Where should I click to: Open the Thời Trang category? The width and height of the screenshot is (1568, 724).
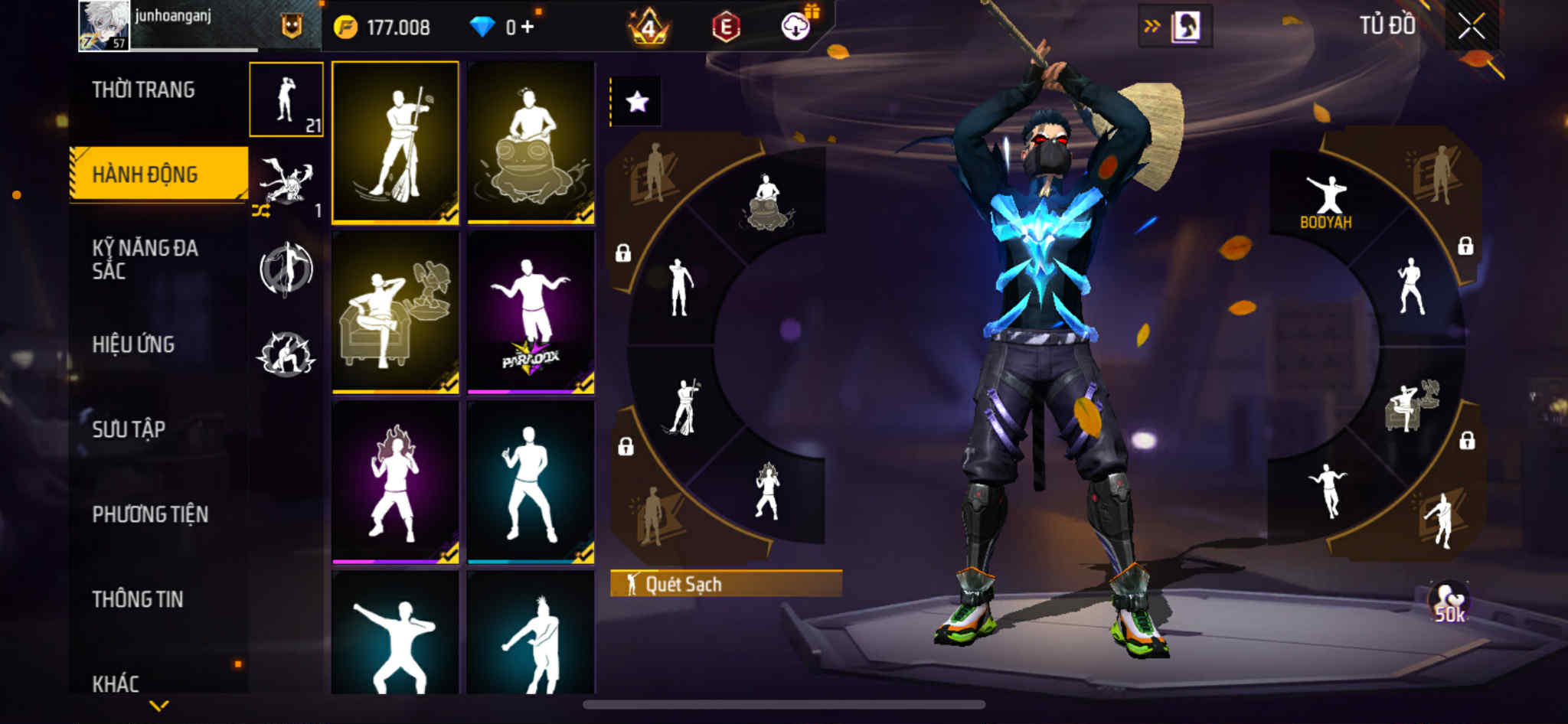[x=143, y=90]
